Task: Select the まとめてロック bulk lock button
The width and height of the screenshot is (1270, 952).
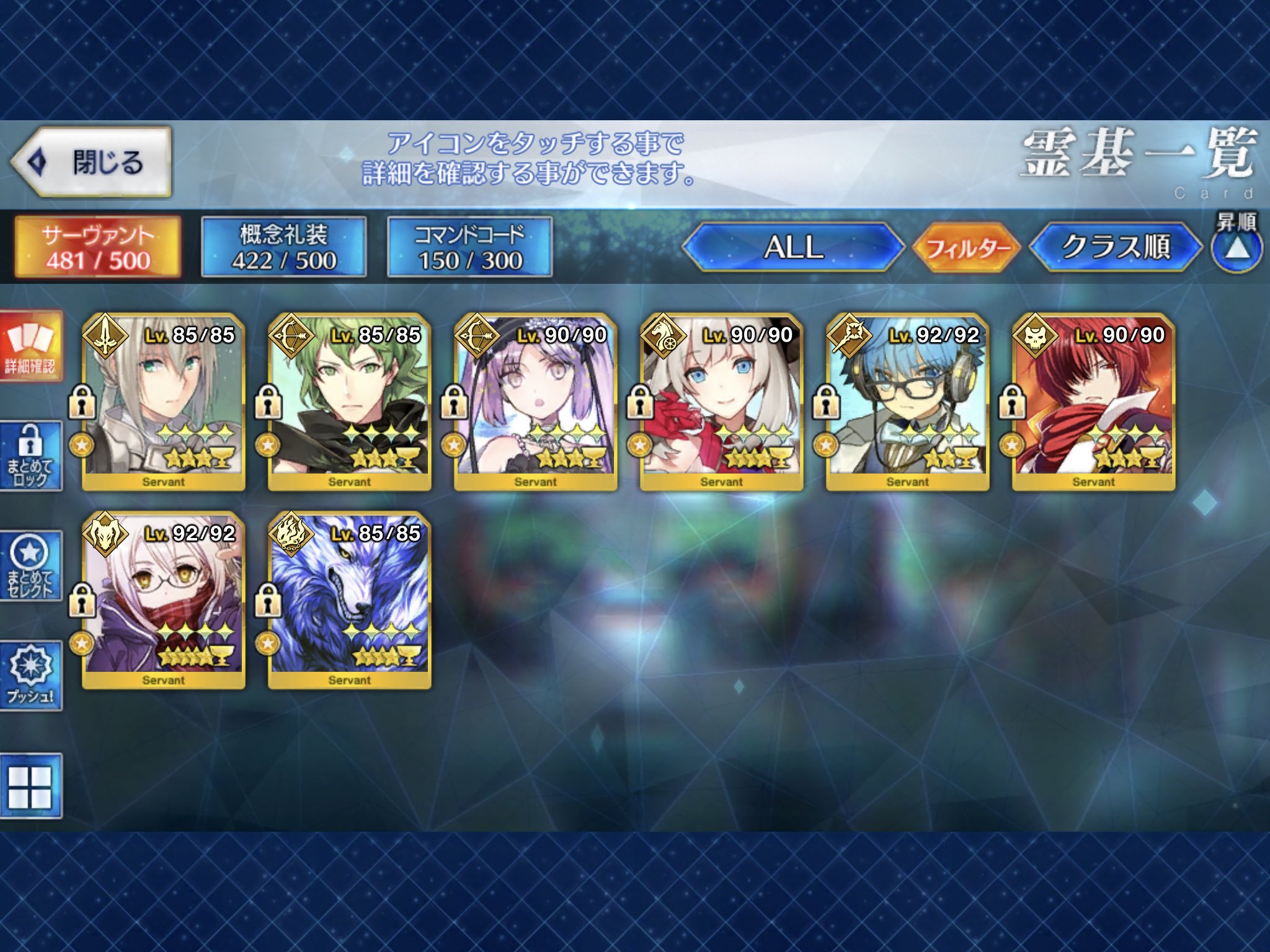Action: (31, 456)
